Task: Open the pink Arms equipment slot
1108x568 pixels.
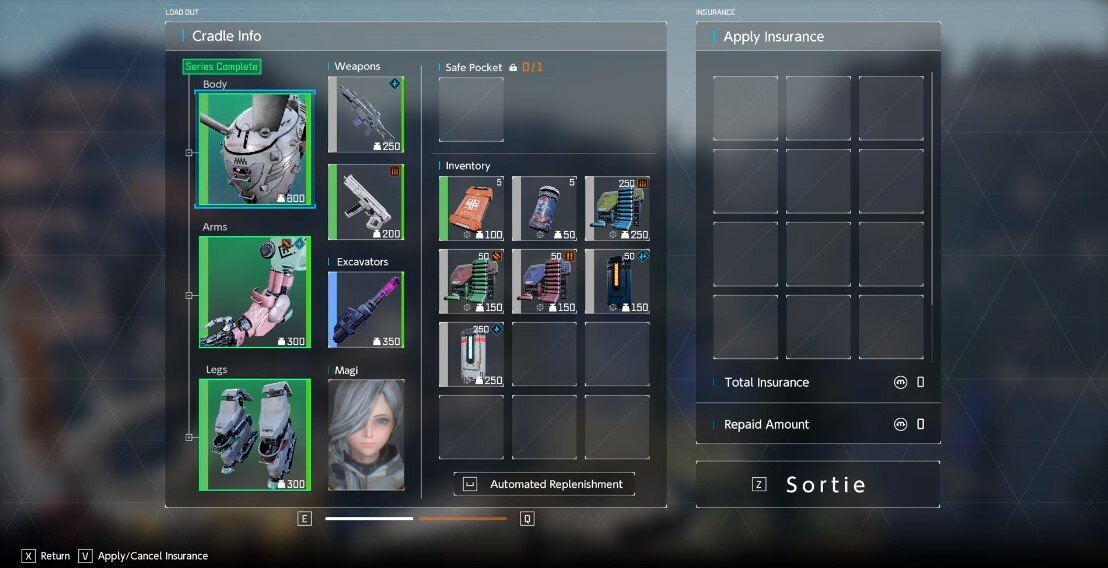Action: [x=255, y=292]
